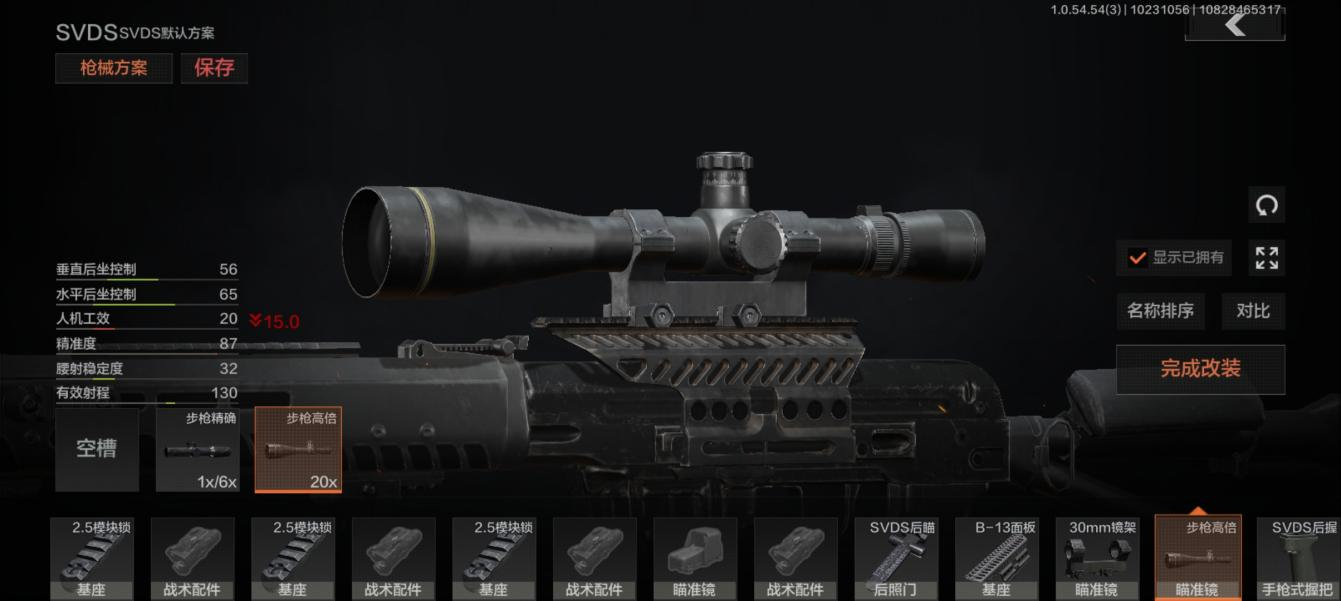Go back using the top-right arrow
The width and height of the screenshot is (1341, 601).
pos(1235,24)
